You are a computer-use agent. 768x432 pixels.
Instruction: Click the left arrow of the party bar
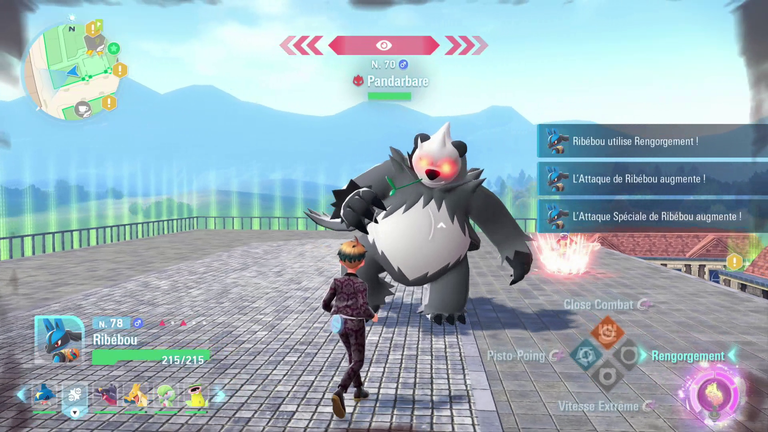pyautogui.click(x=21, y=396)
